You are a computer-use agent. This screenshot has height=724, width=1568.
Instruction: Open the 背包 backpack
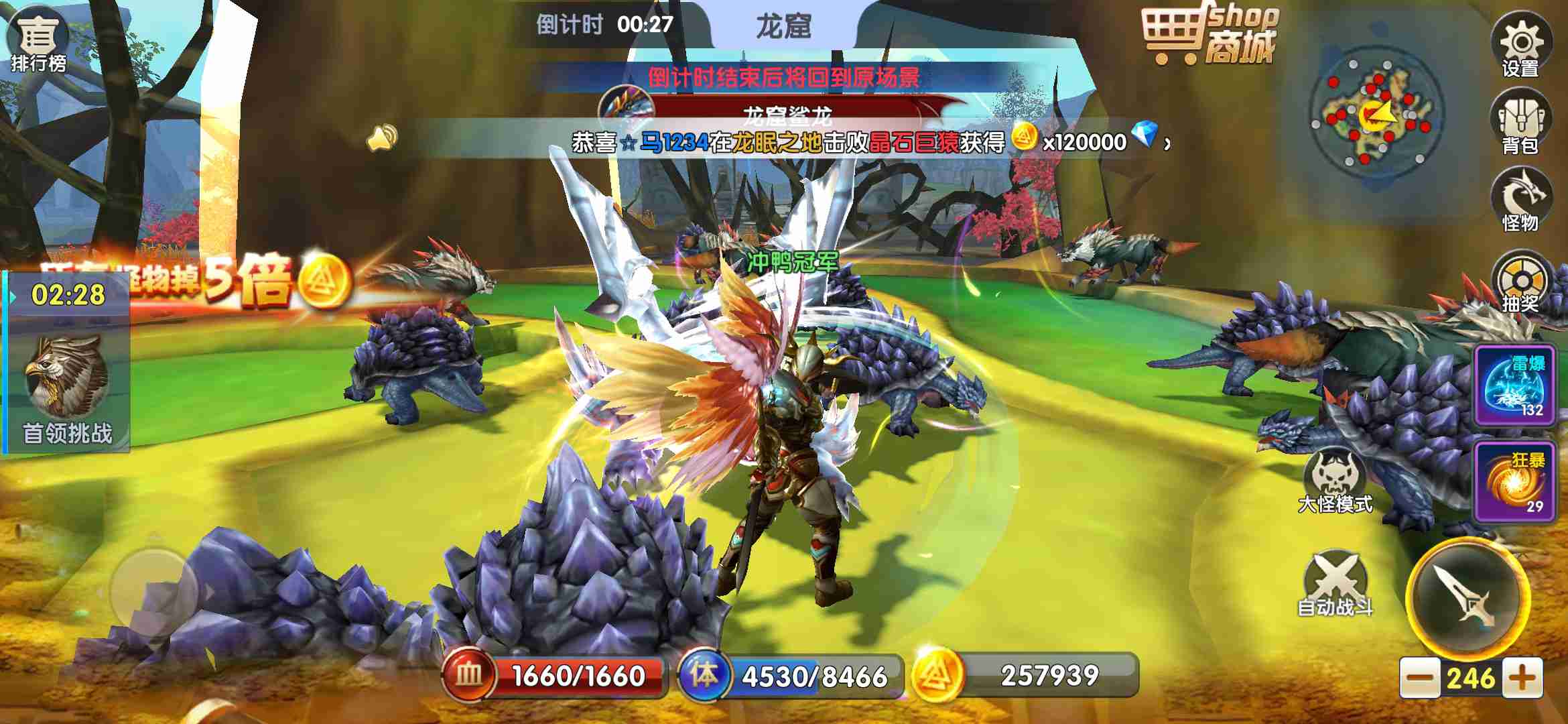pos(1520,123)
